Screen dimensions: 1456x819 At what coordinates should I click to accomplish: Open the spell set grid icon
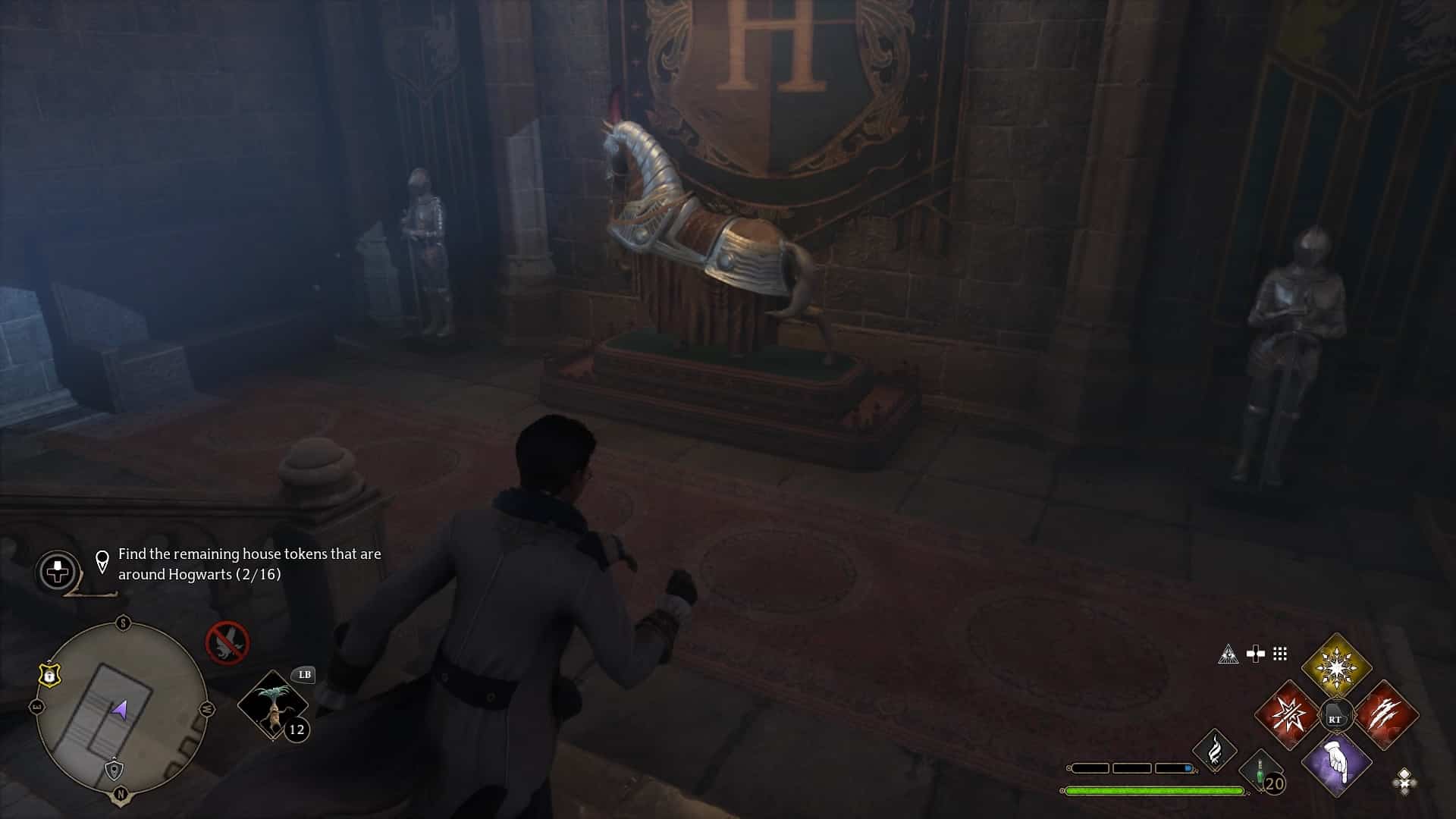[x=1280, y=654]
